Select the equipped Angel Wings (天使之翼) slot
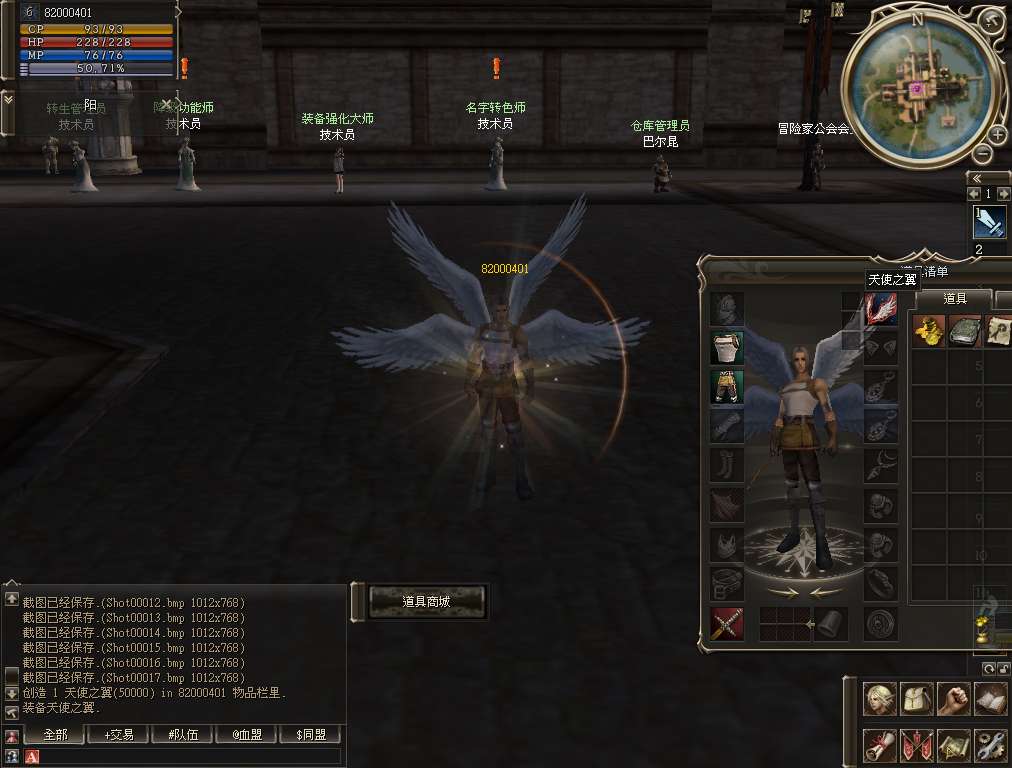 click(881, 308)
